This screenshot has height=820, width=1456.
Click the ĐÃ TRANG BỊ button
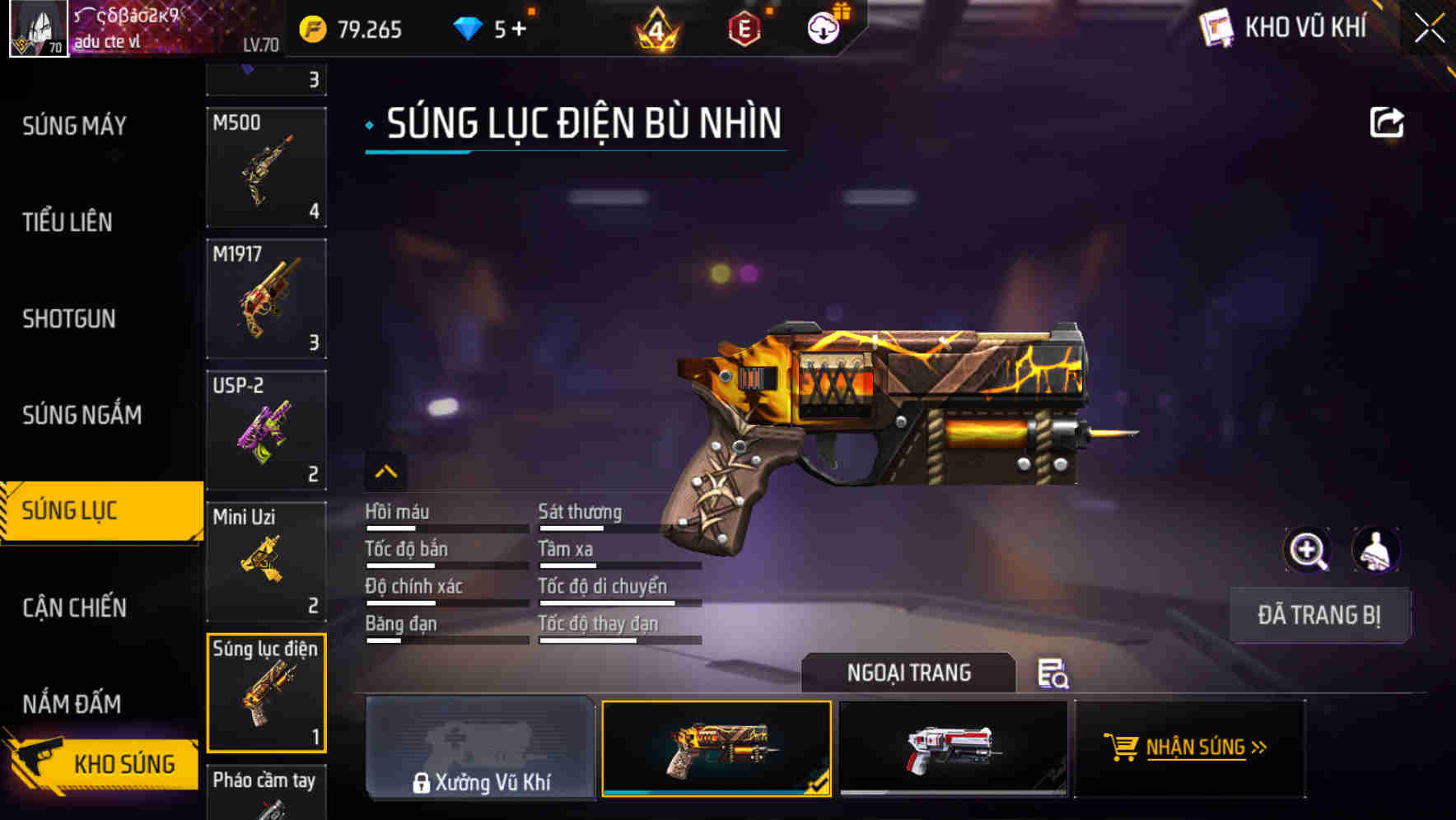coord(1319,615)
